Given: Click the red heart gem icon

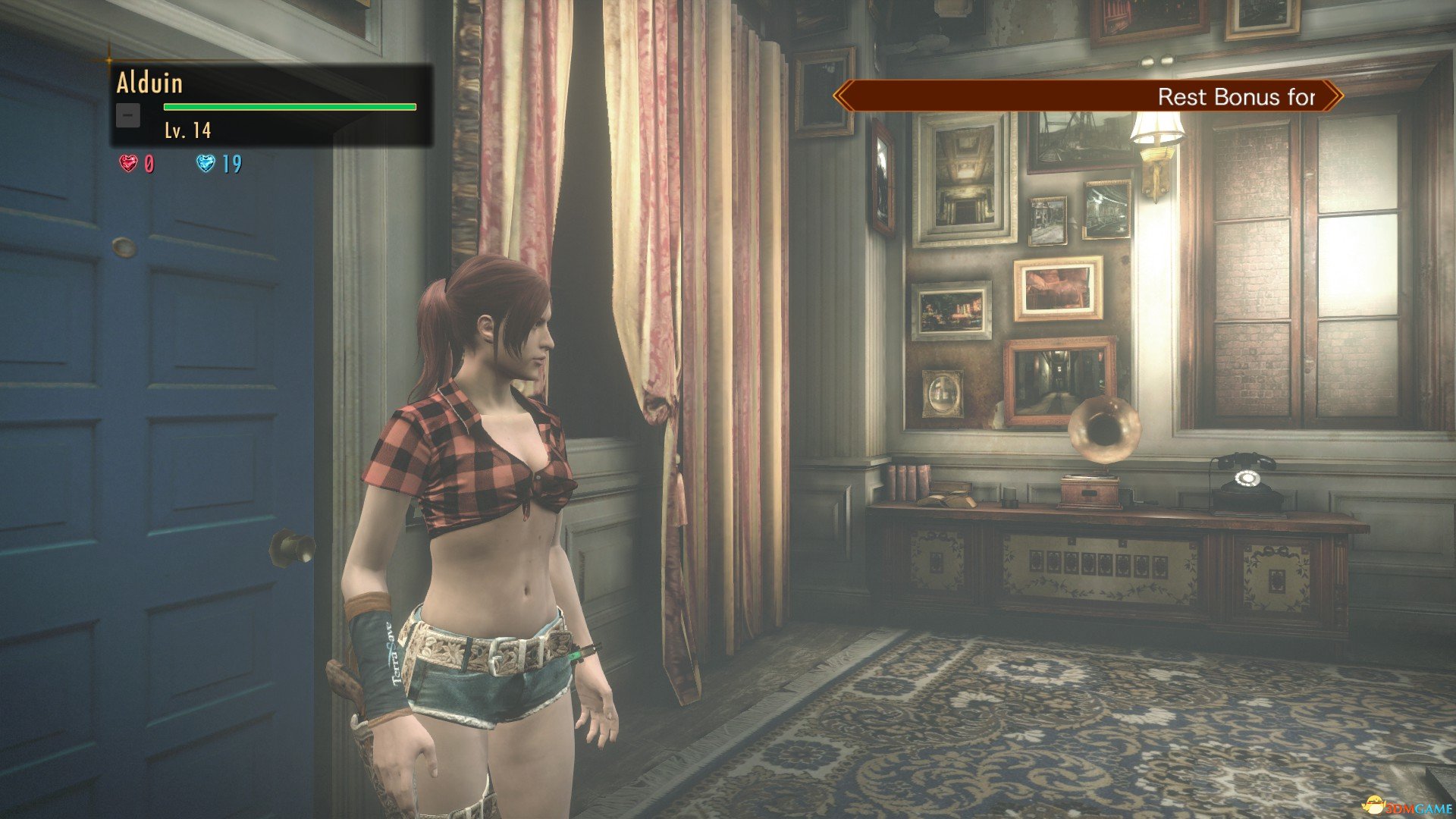Looking at the screenshot, I should [128, 163].
